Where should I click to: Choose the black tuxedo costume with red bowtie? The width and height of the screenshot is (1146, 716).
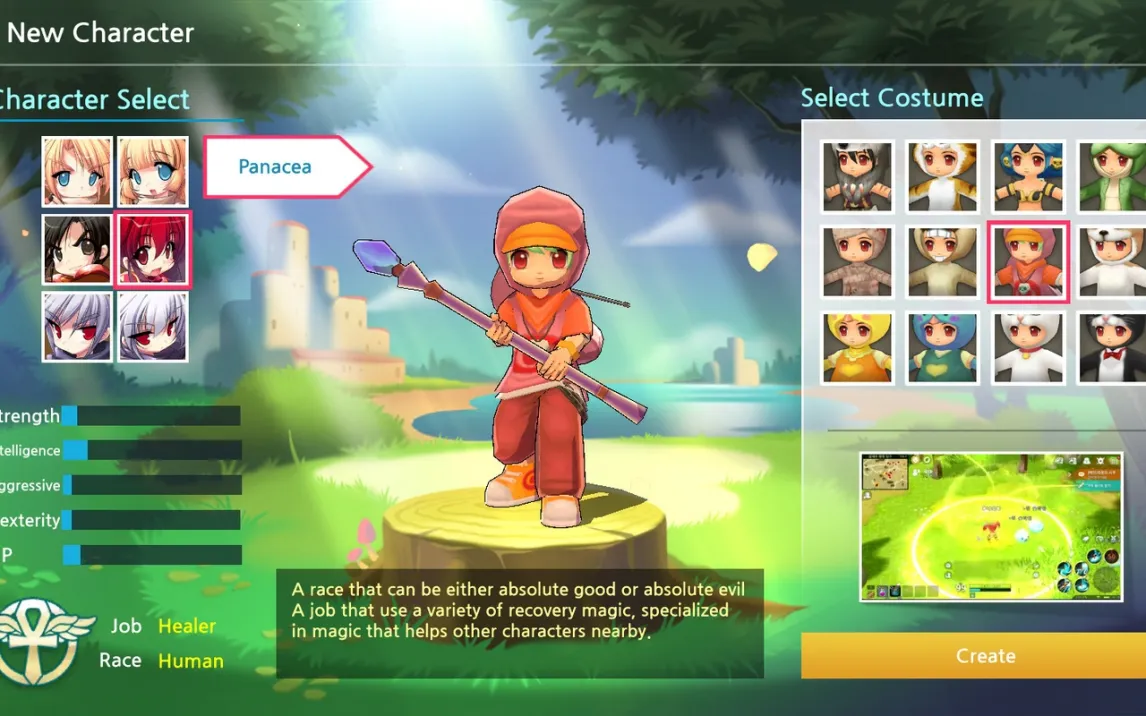click(x=1112, y=347)
